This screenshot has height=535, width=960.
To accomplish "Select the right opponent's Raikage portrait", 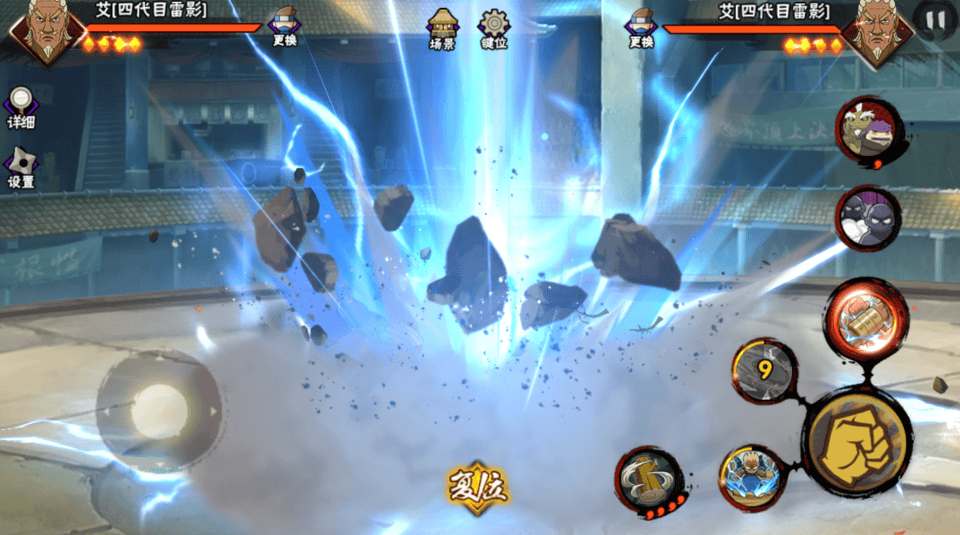I will tap(877, 31).
